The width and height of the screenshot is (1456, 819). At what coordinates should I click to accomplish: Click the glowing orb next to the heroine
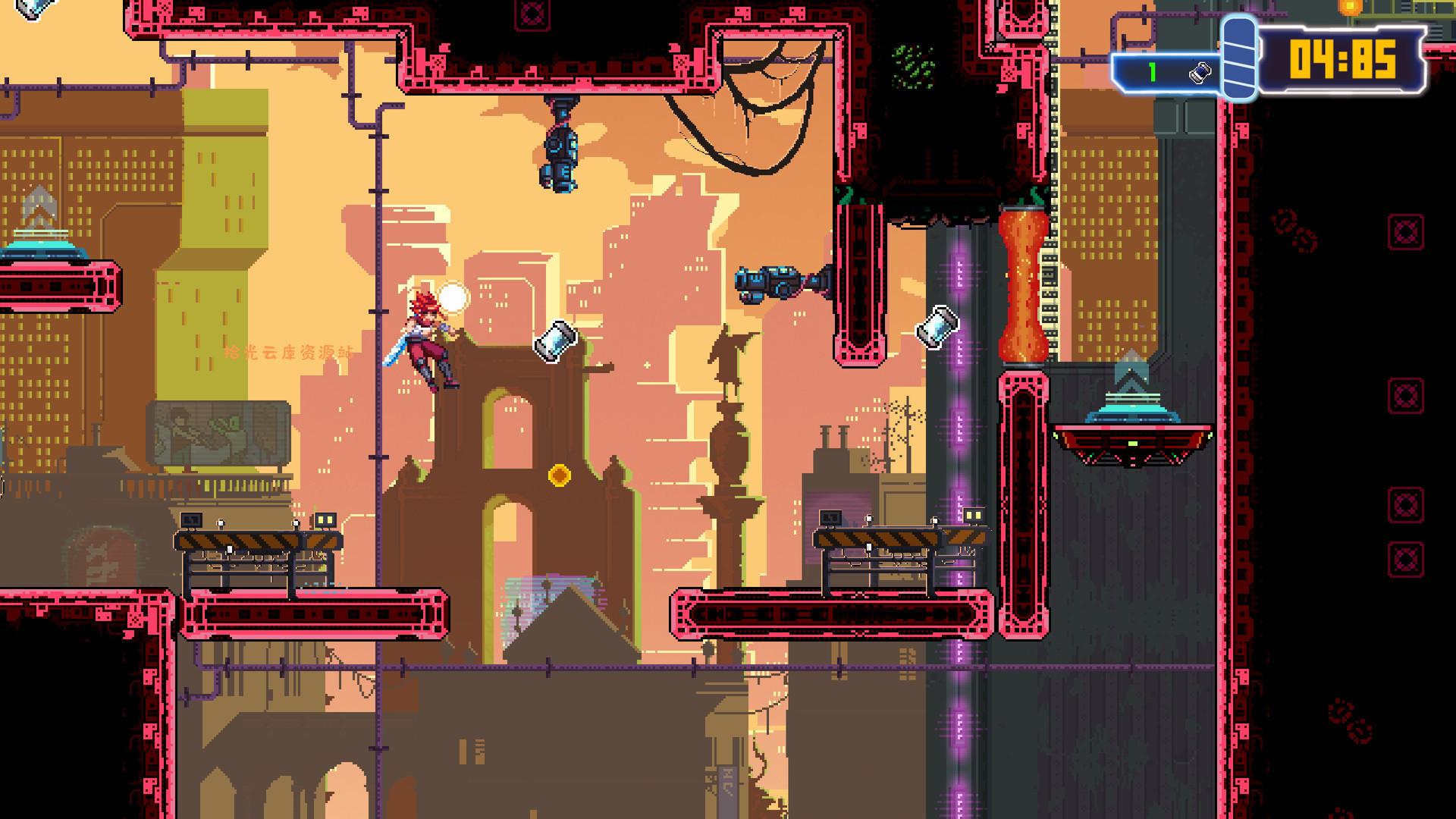click(453, 296)
